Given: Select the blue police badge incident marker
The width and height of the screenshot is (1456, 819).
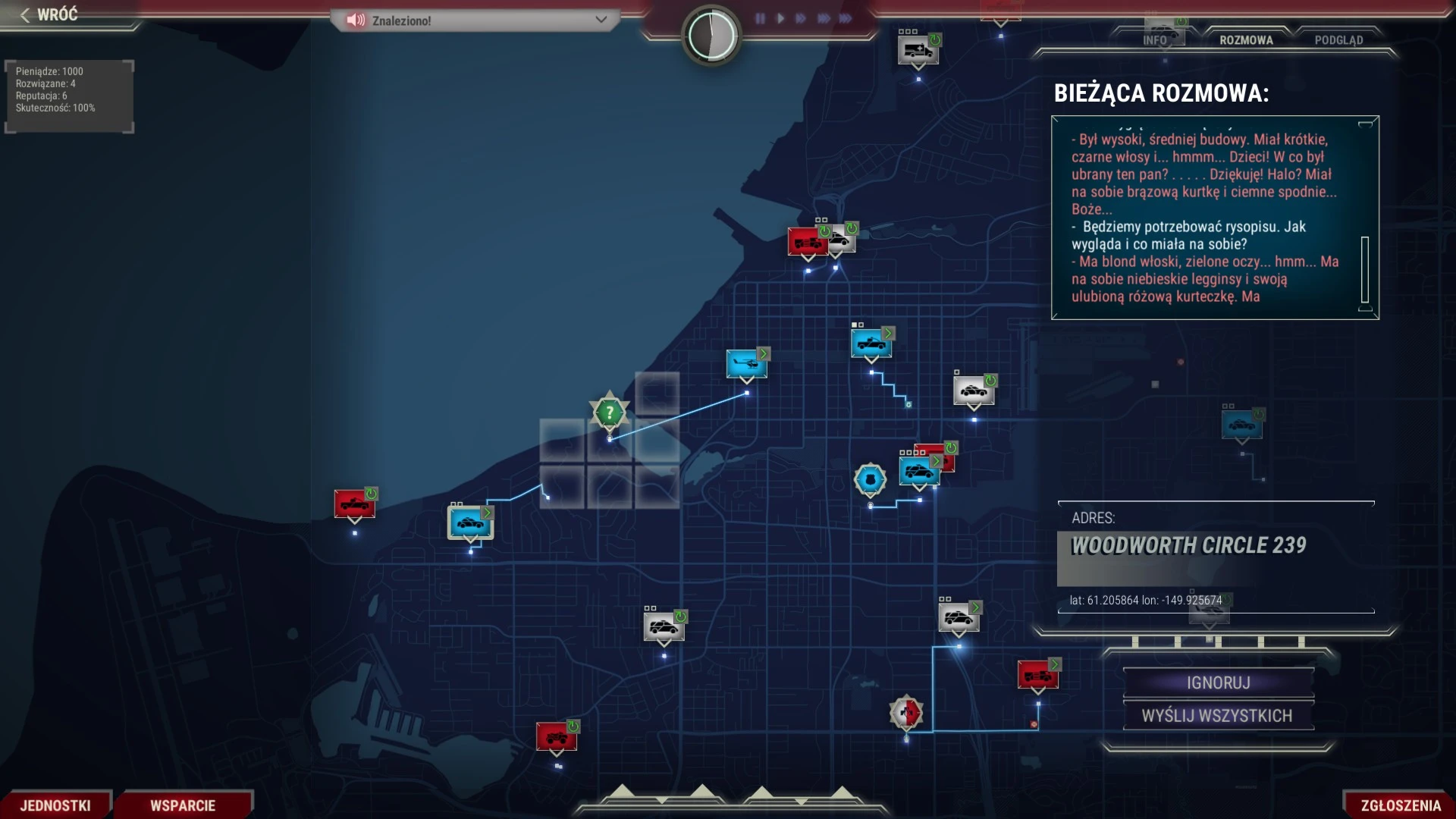Looking at the screenshot, I should coord(870,479).
